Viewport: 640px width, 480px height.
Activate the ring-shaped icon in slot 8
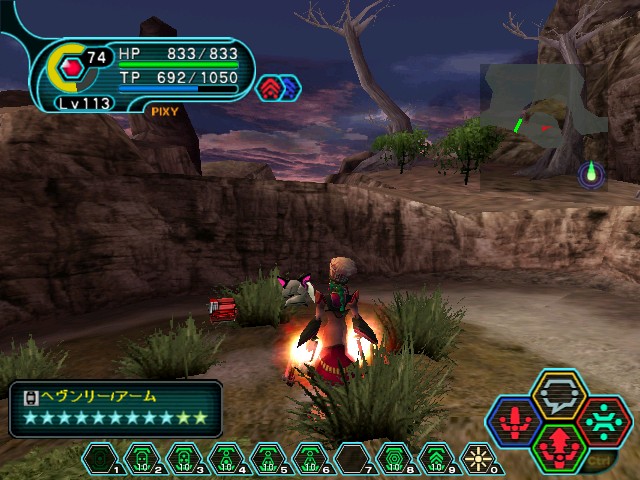tap(393, 459)
